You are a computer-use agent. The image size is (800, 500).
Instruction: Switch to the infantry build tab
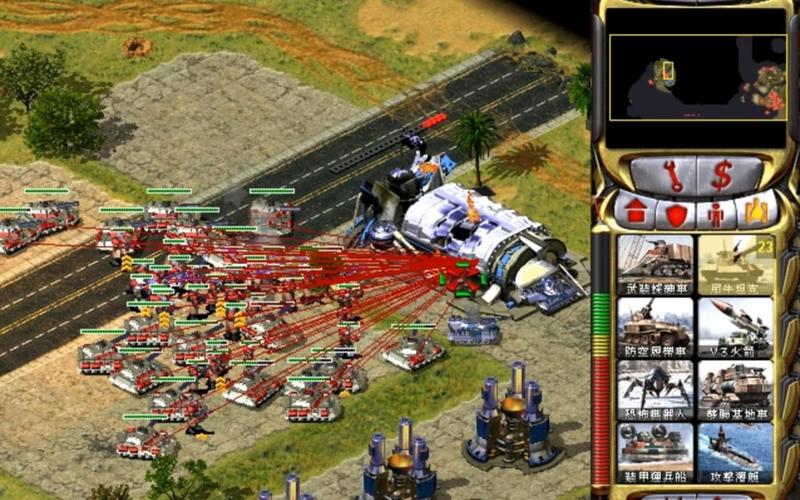click(x=716, y=212)
